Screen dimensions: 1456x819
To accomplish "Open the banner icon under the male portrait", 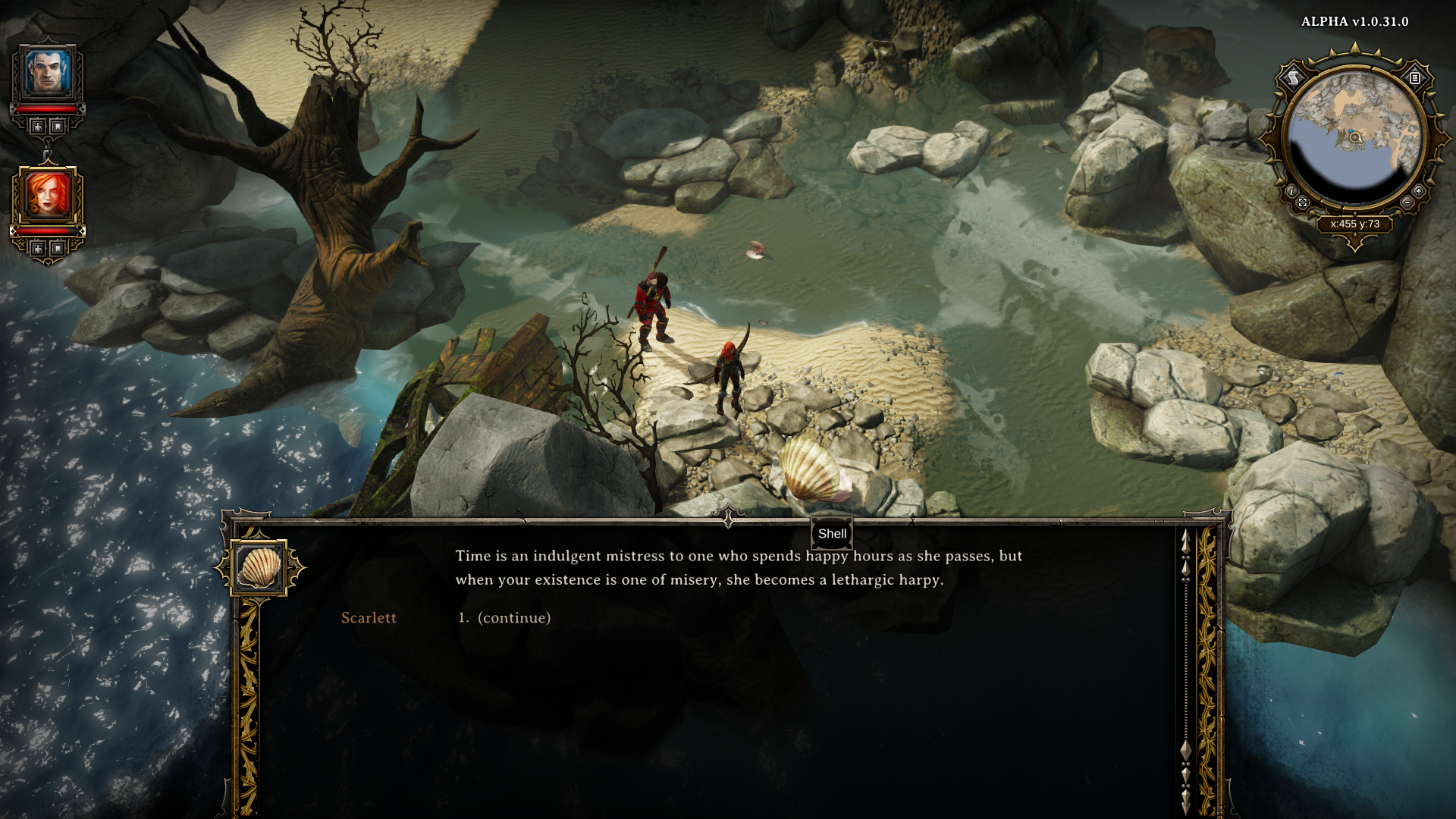I will click(x=58, y=127).
